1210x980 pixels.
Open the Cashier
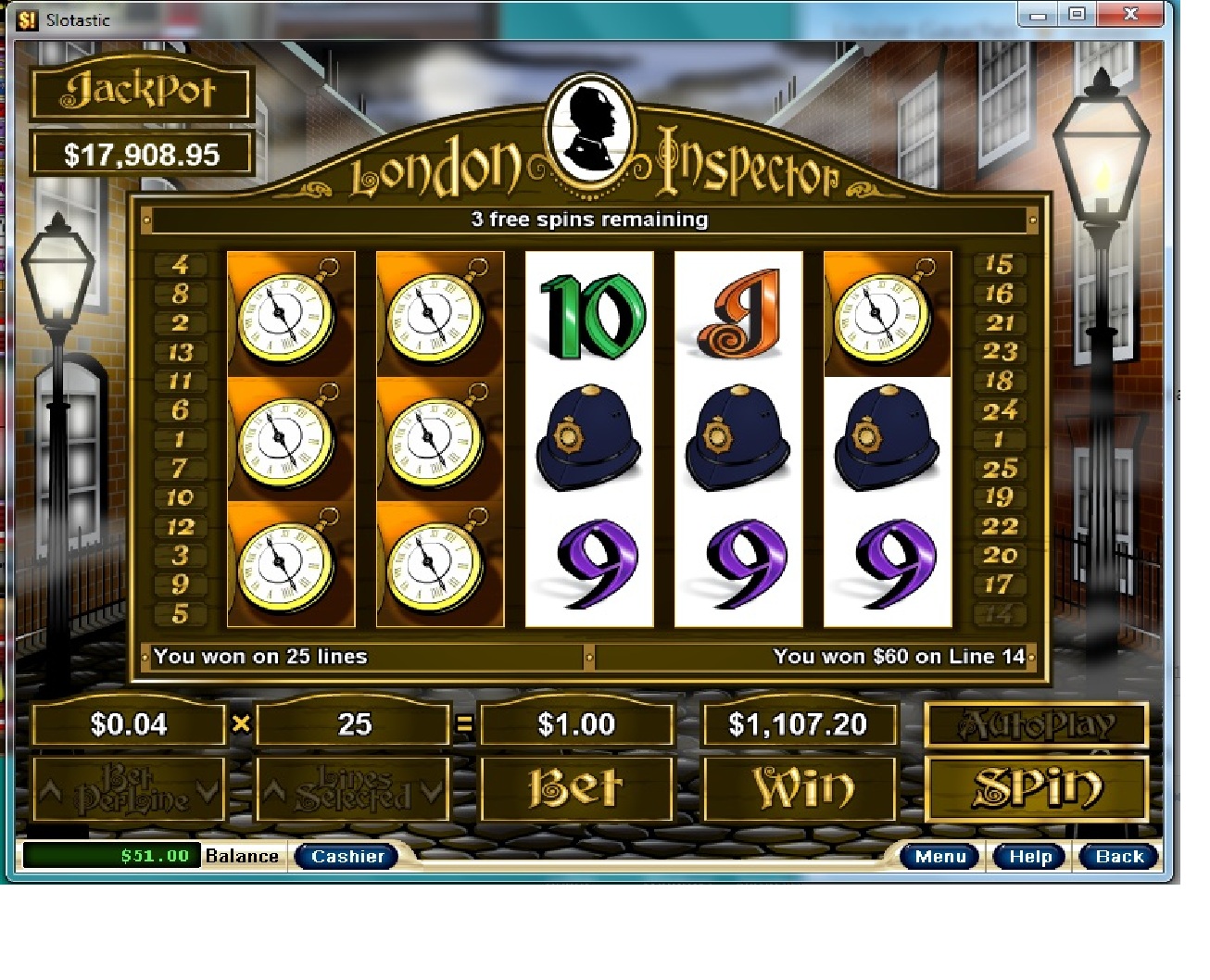pyautogui.click(x=347, y=857)
